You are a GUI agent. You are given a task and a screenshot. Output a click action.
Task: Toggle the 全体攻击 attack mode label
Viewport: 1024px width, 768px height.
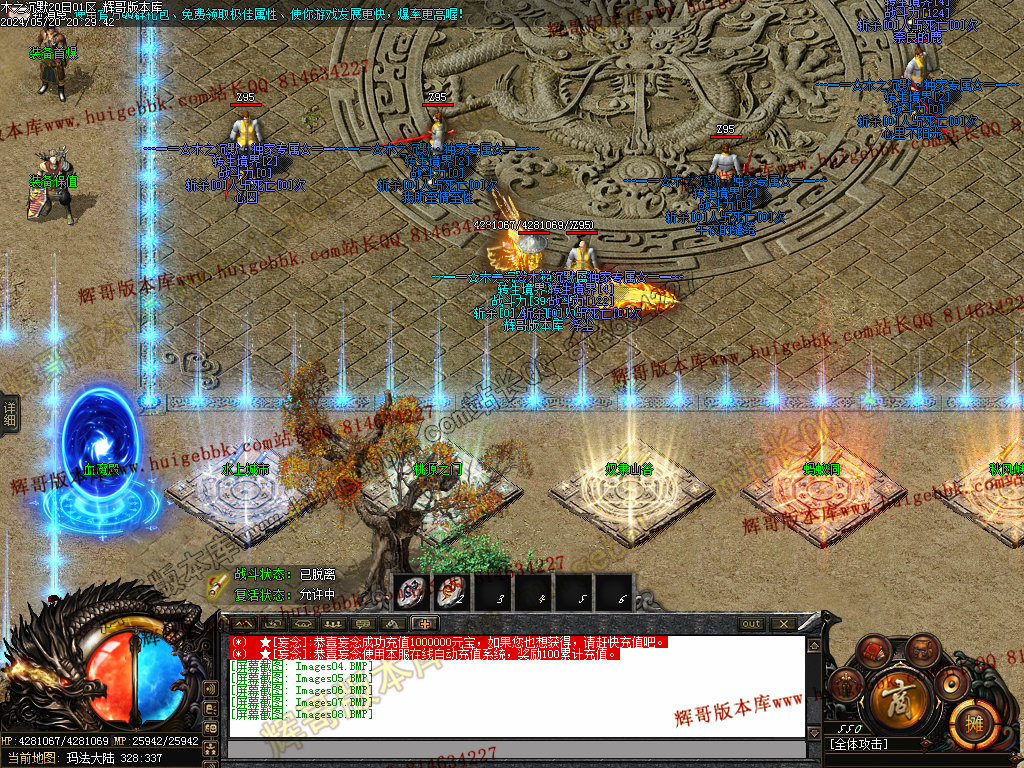860,745
